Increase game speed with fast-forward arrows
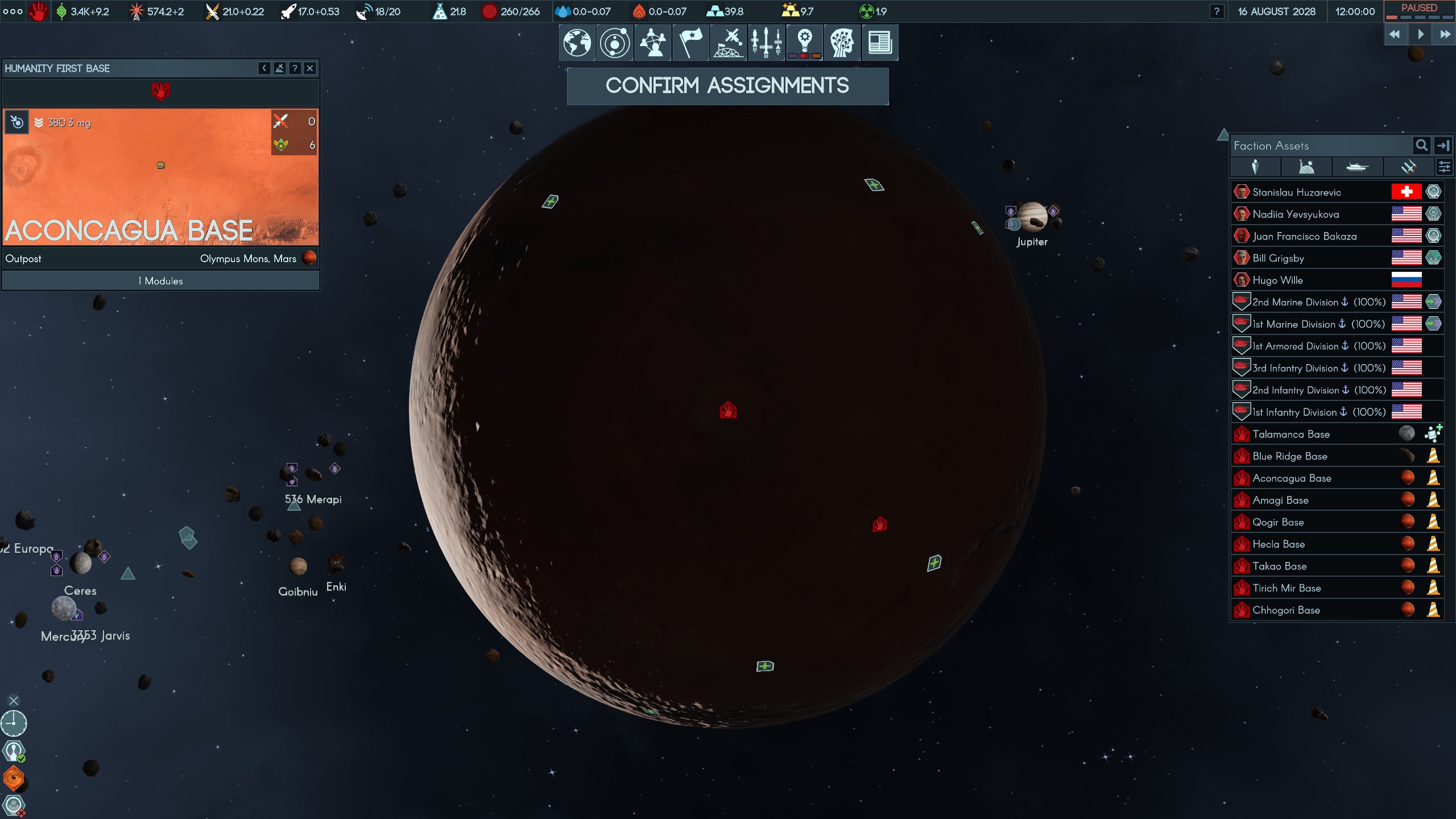 tap(1445, 35)
